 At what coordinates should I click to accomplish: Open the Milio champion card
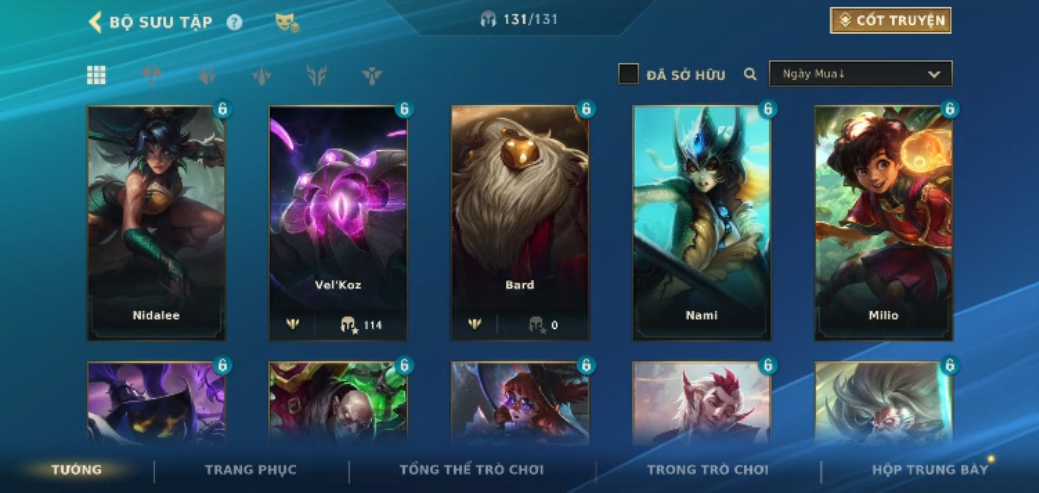click(x=884, y=222)
